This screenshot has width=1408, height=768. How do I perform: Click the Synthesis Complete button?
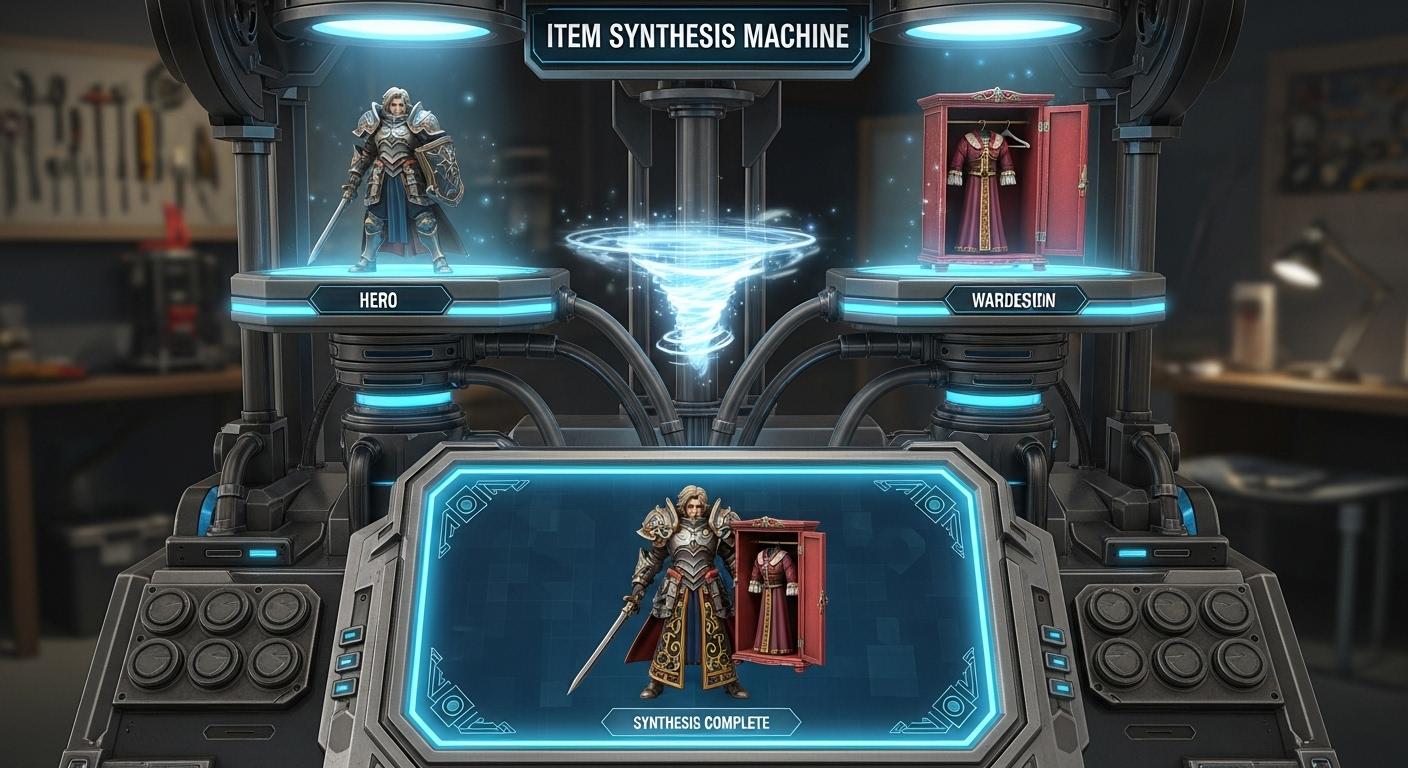pos(702,723)
